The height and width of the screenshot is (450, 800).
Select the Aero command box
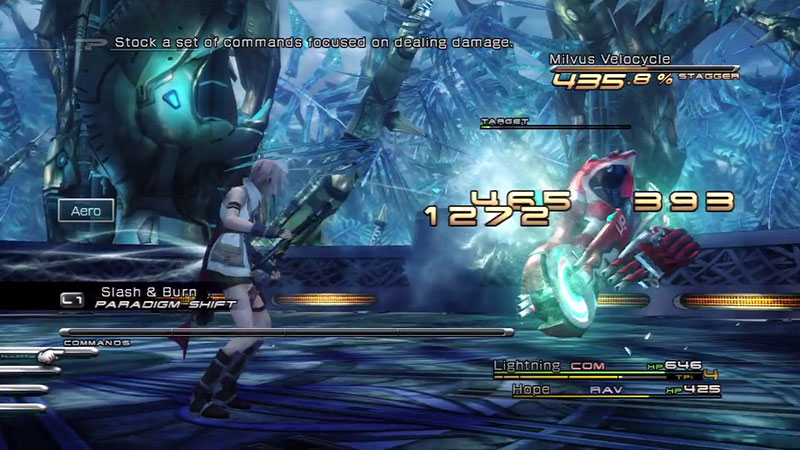click(x=86, y=211)
